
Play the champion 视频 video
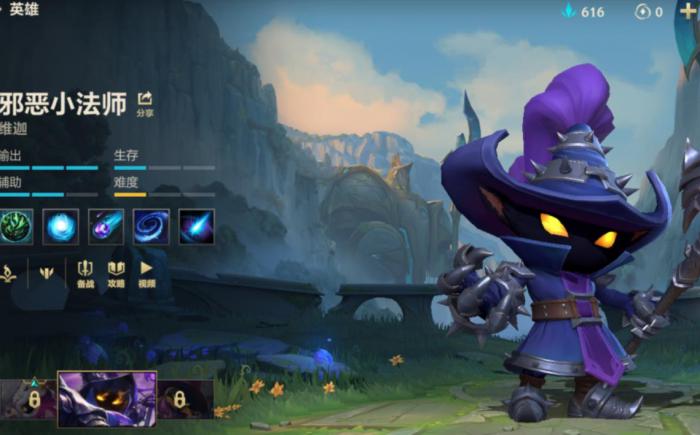point(146,273)
